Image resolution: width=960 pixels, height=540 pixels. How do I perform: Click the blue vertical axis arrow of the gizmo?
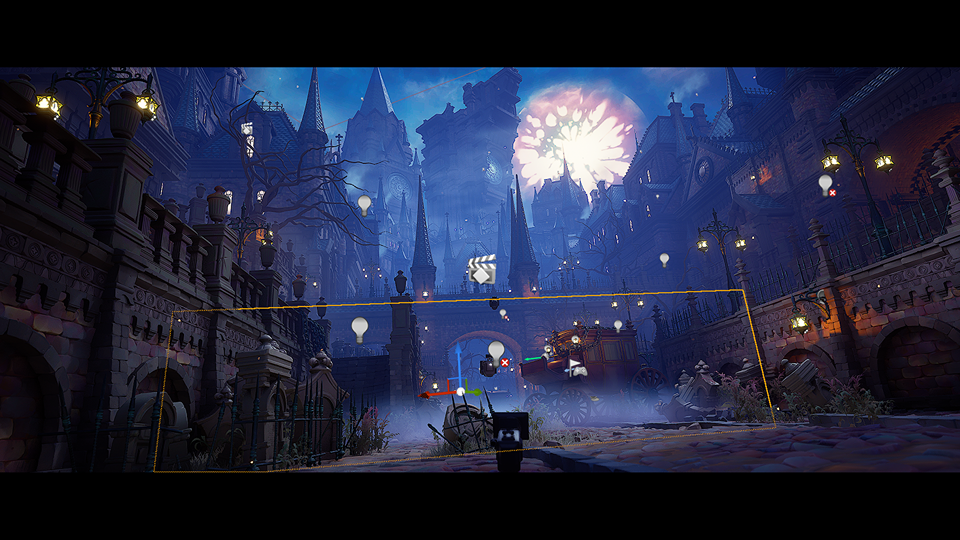pos(458,362)
